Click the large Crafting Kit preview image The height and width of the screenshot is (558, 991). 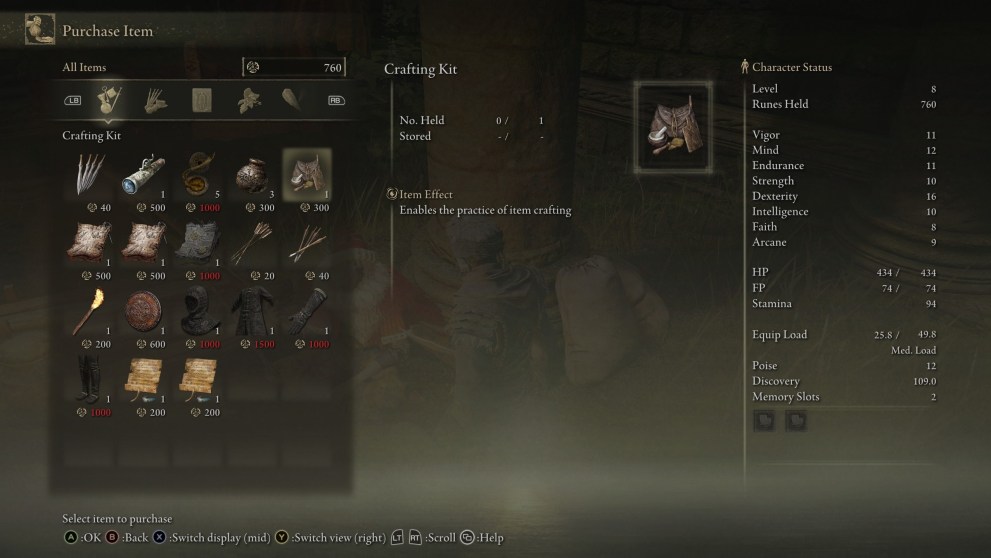(x=672, y=128)
